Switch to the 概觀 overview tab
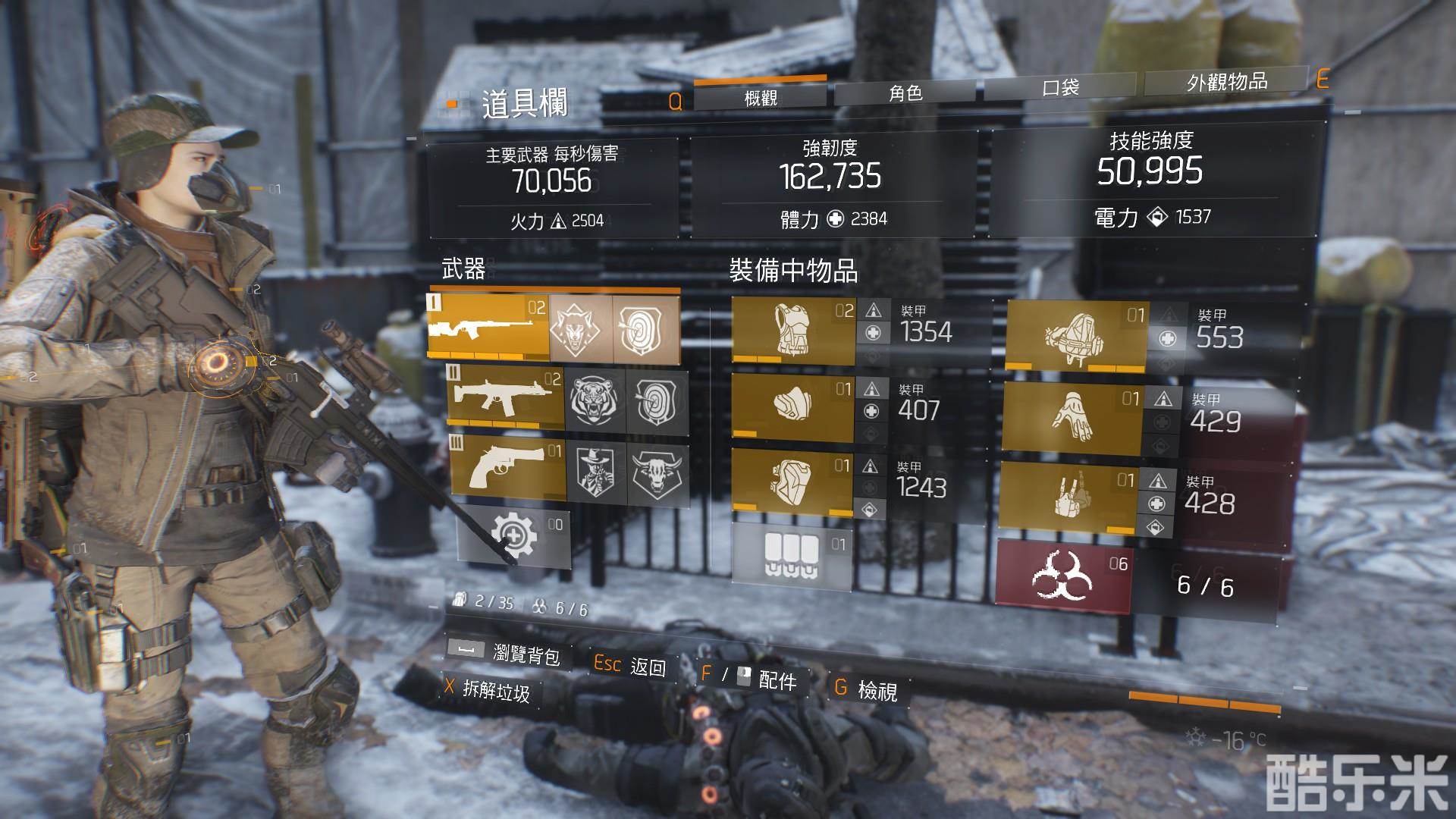The image size is (1456, 819). [760, 96]
